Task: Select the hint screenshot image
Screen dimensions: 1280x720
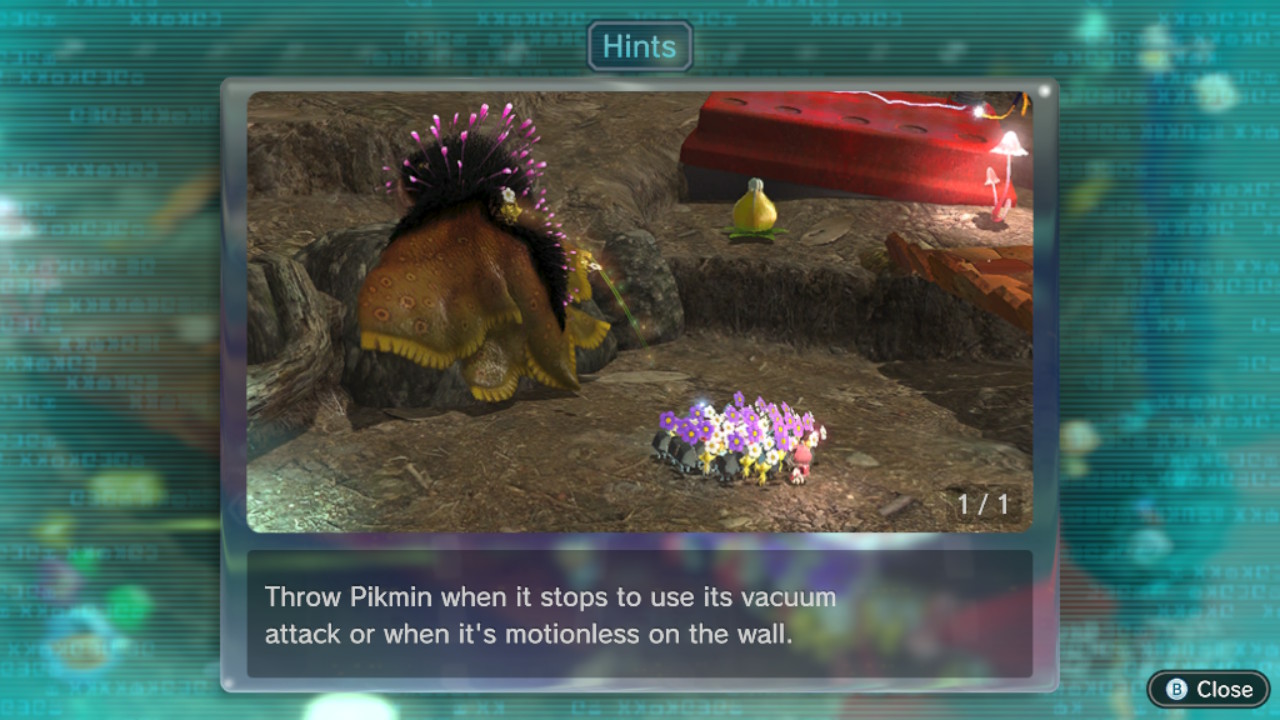Action: click(x=639, y=312)
